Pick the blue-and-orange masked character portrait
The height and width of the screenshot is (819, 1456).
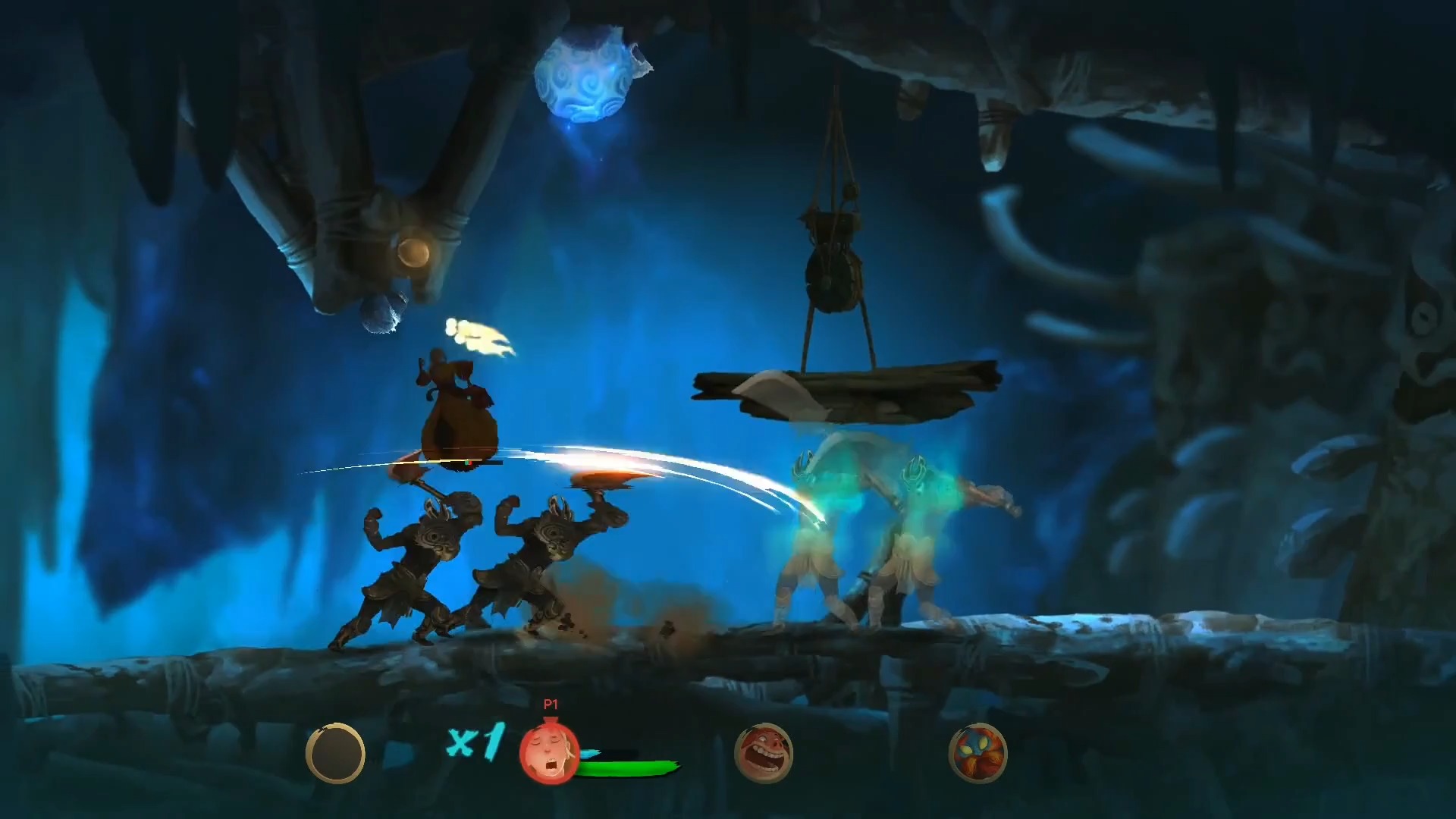[x=977, y=753]
